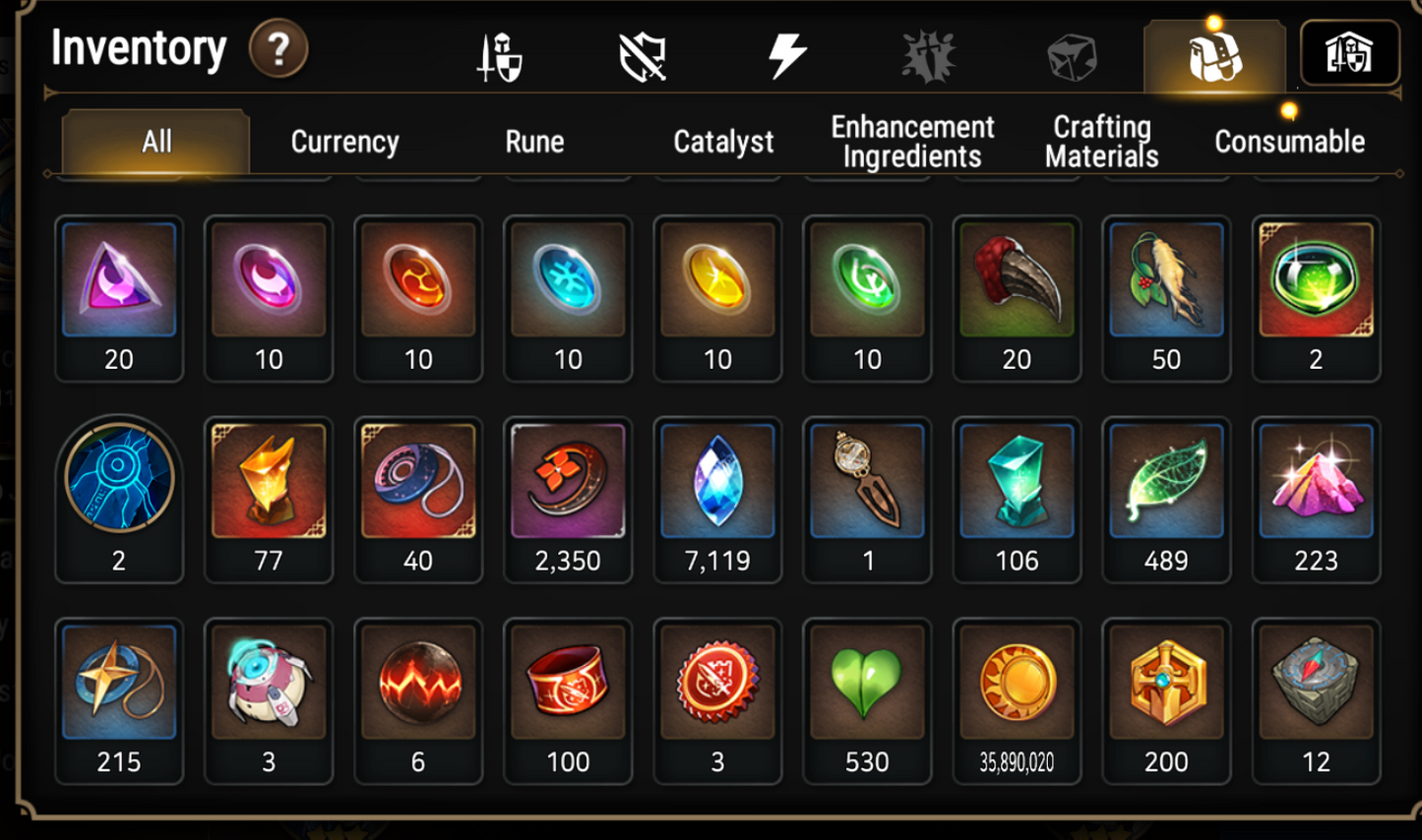The image size is (1422, 840).
Task: Select the All items tab
Action: click(155, 142)
